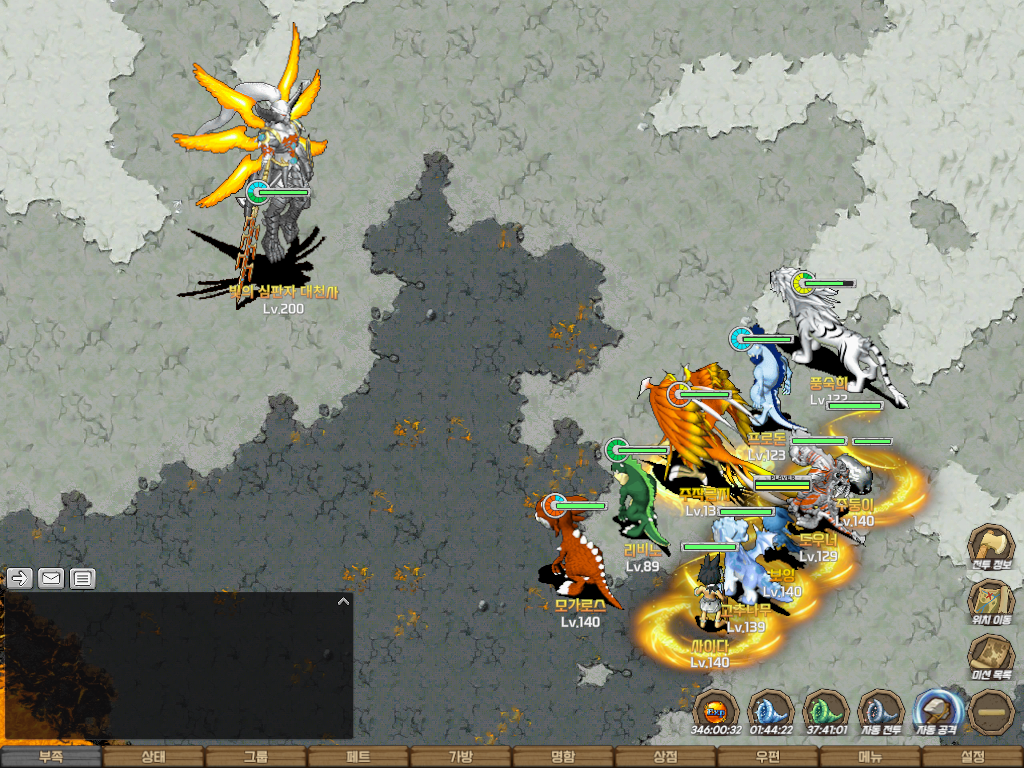Toggle 자동 전투 auto battle horn icon

pyautogui.click(x=881, y=710)
